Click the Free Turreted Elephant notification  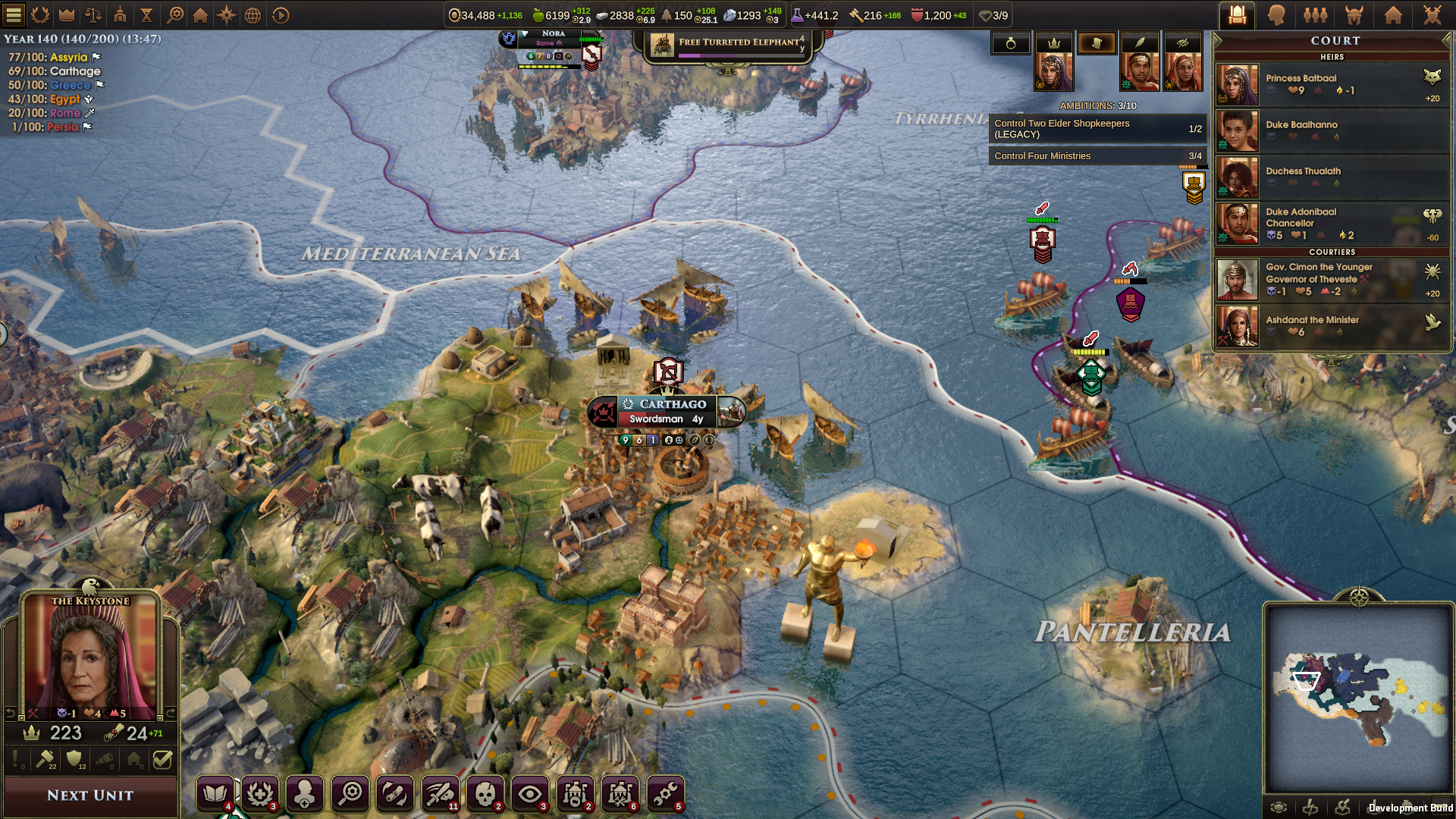point(728,44)
